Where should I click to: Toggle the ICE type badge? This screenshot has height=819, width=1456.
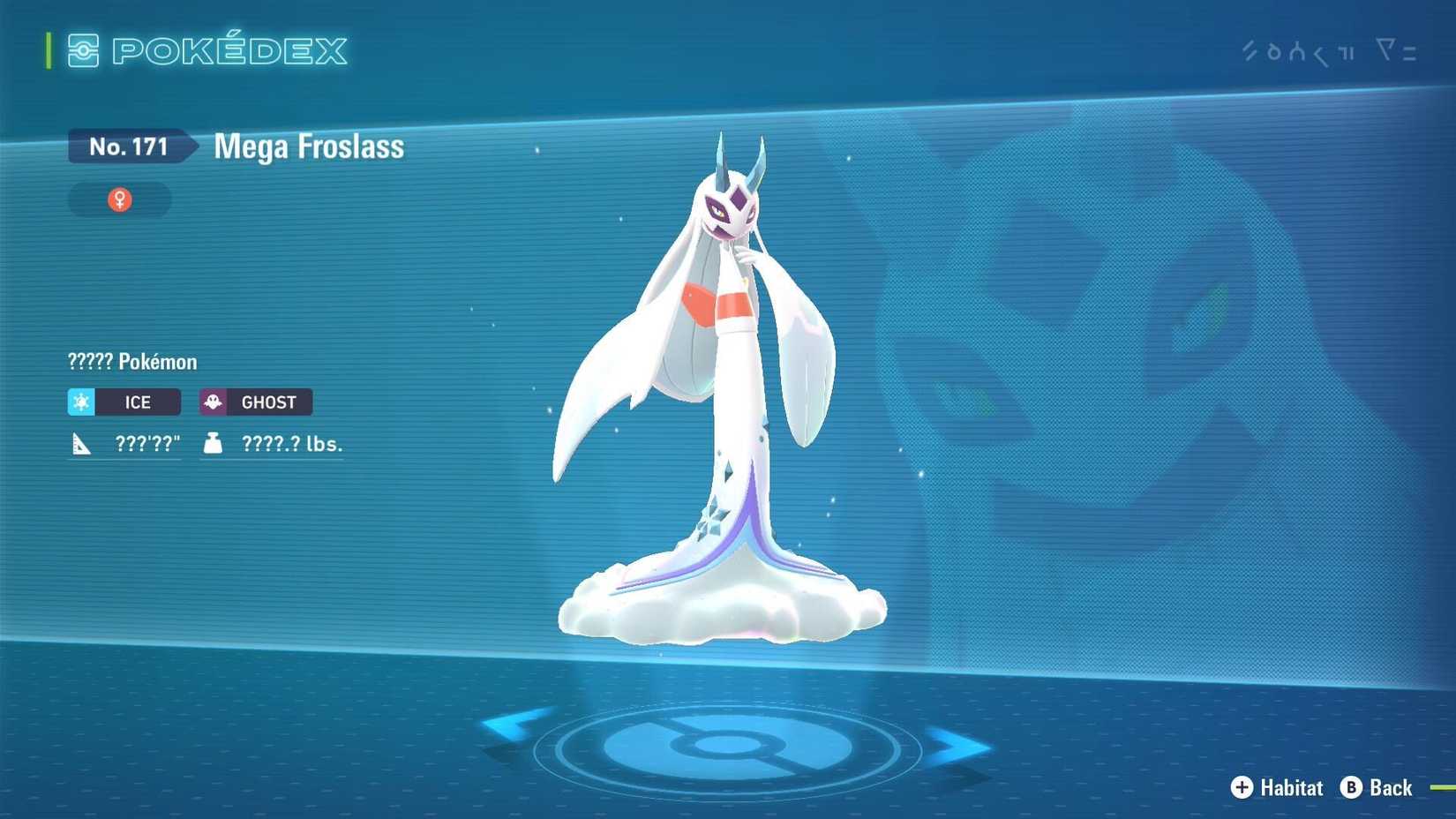click(124, 402)
